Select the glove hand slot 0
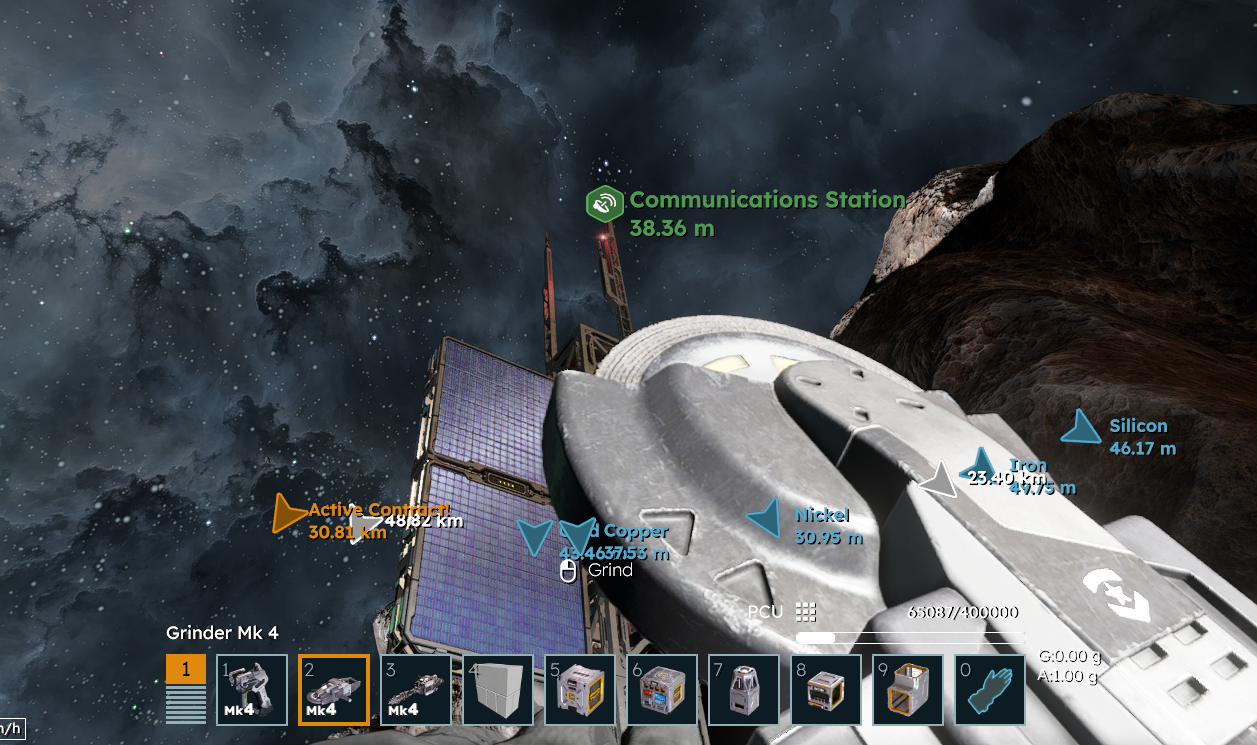 990,689
